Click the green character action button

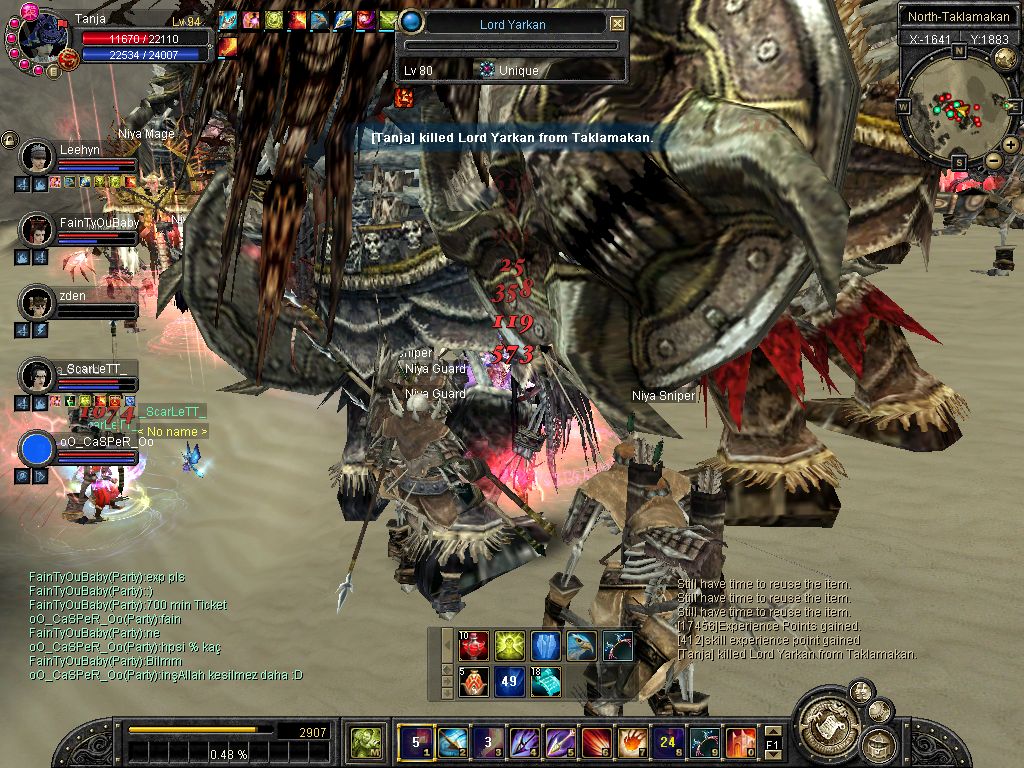point(363,742)
